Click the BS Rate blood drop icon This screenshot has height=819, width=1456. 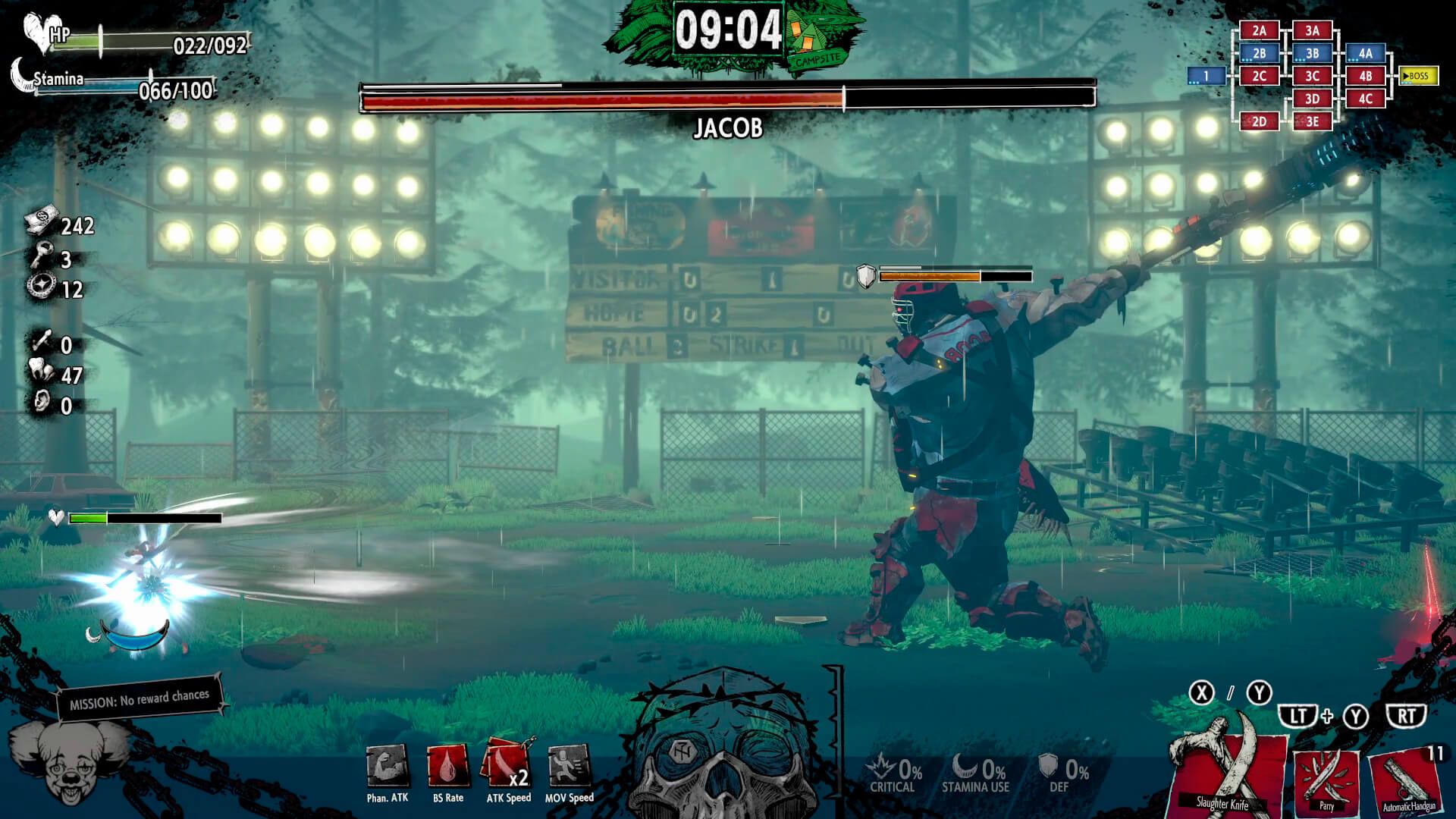[x=447, y=767]
